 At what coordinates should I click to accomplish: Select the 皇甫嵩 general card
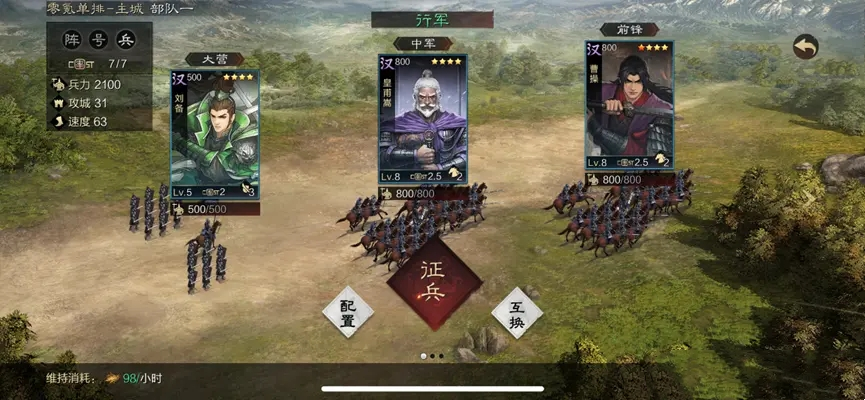pyautogui.click(x=422, y=119)
